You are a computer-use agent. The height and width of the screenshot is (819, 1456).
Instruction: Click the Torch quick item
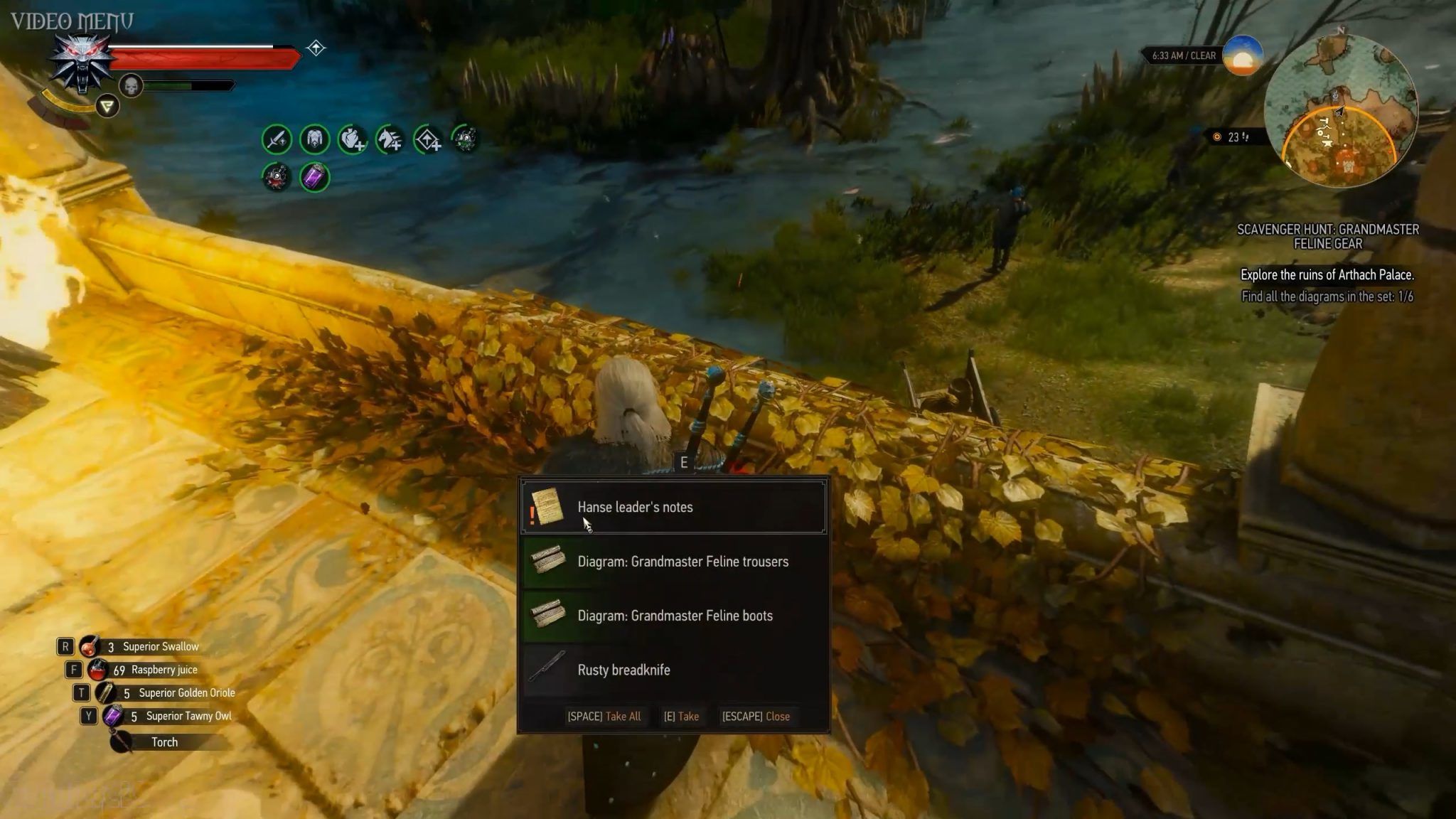point(164,742)
